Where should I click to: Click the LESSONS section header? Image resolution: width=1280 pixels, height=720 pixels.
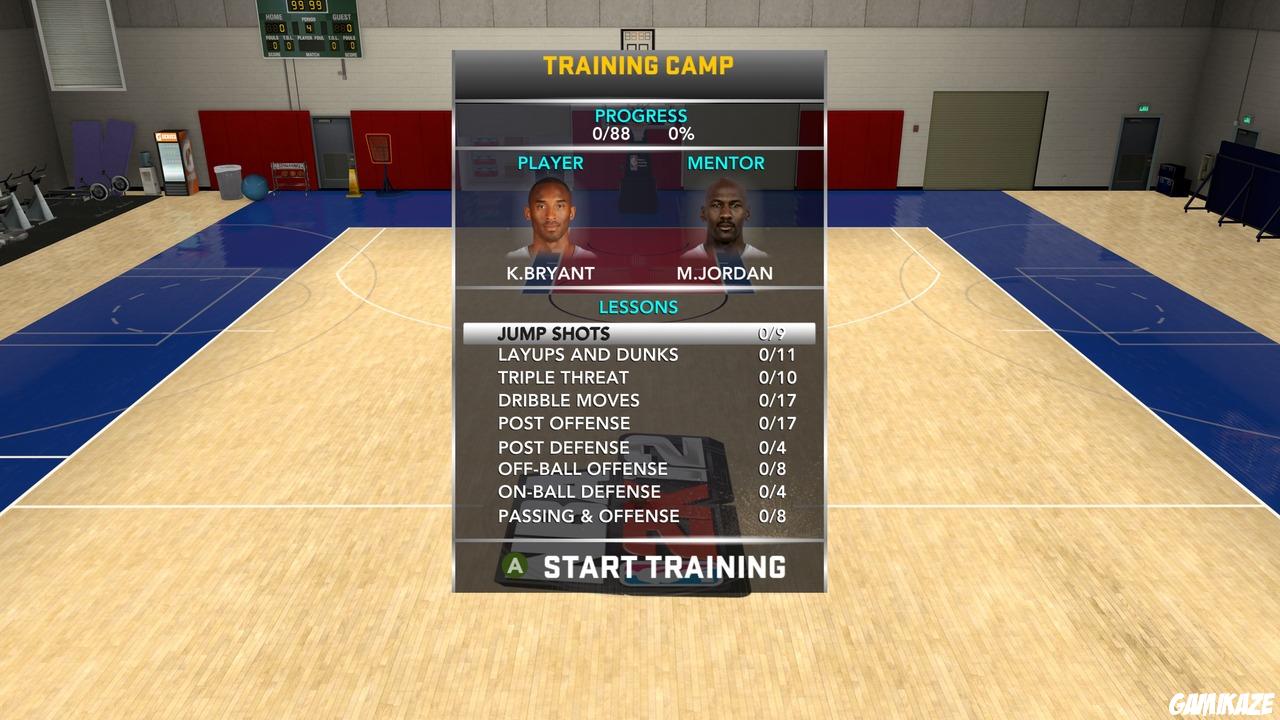638,307
